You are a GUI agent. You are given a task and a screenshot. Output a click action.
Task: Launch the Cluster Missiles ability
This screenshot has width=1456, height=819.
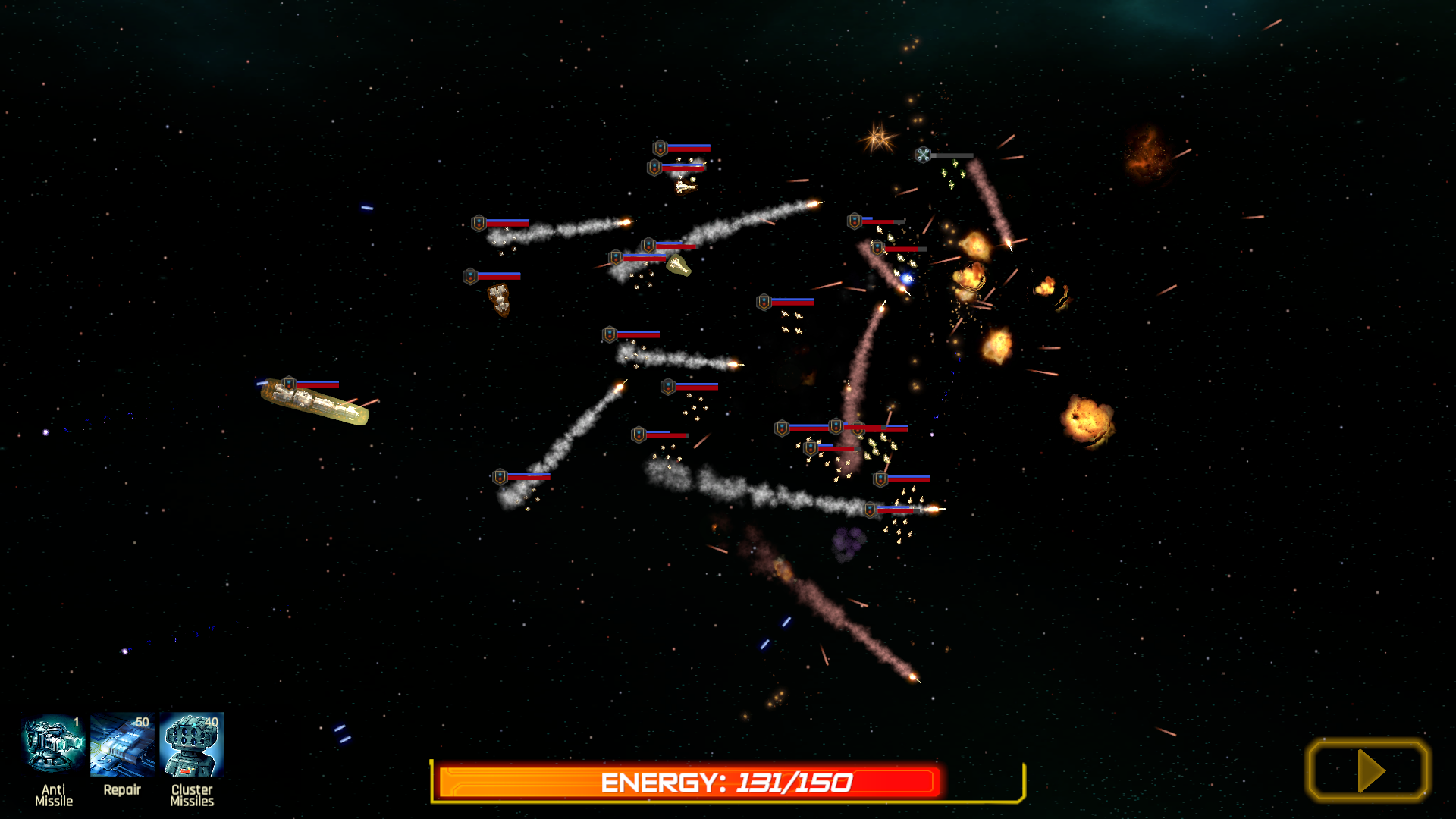192,745
